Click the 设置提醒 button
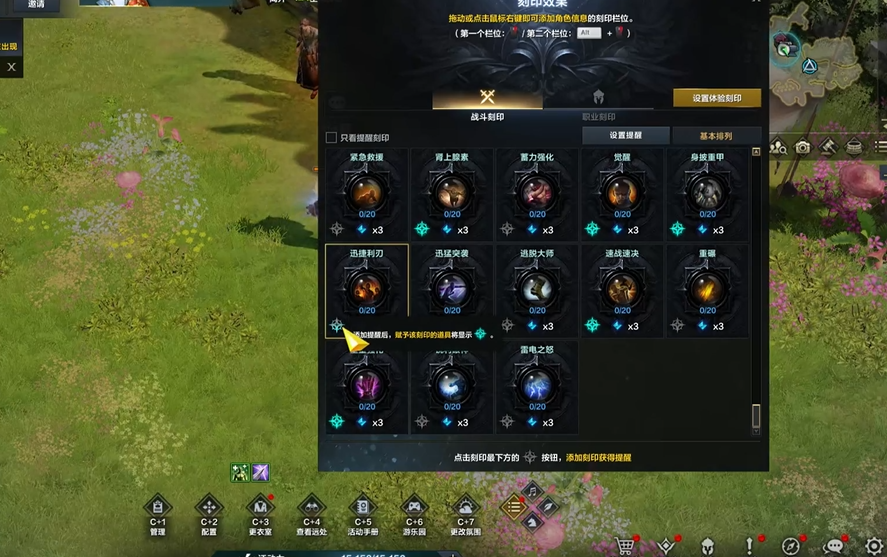Viewport: 887px width, 557px height. pyautogui.click(x=625, y=136)
